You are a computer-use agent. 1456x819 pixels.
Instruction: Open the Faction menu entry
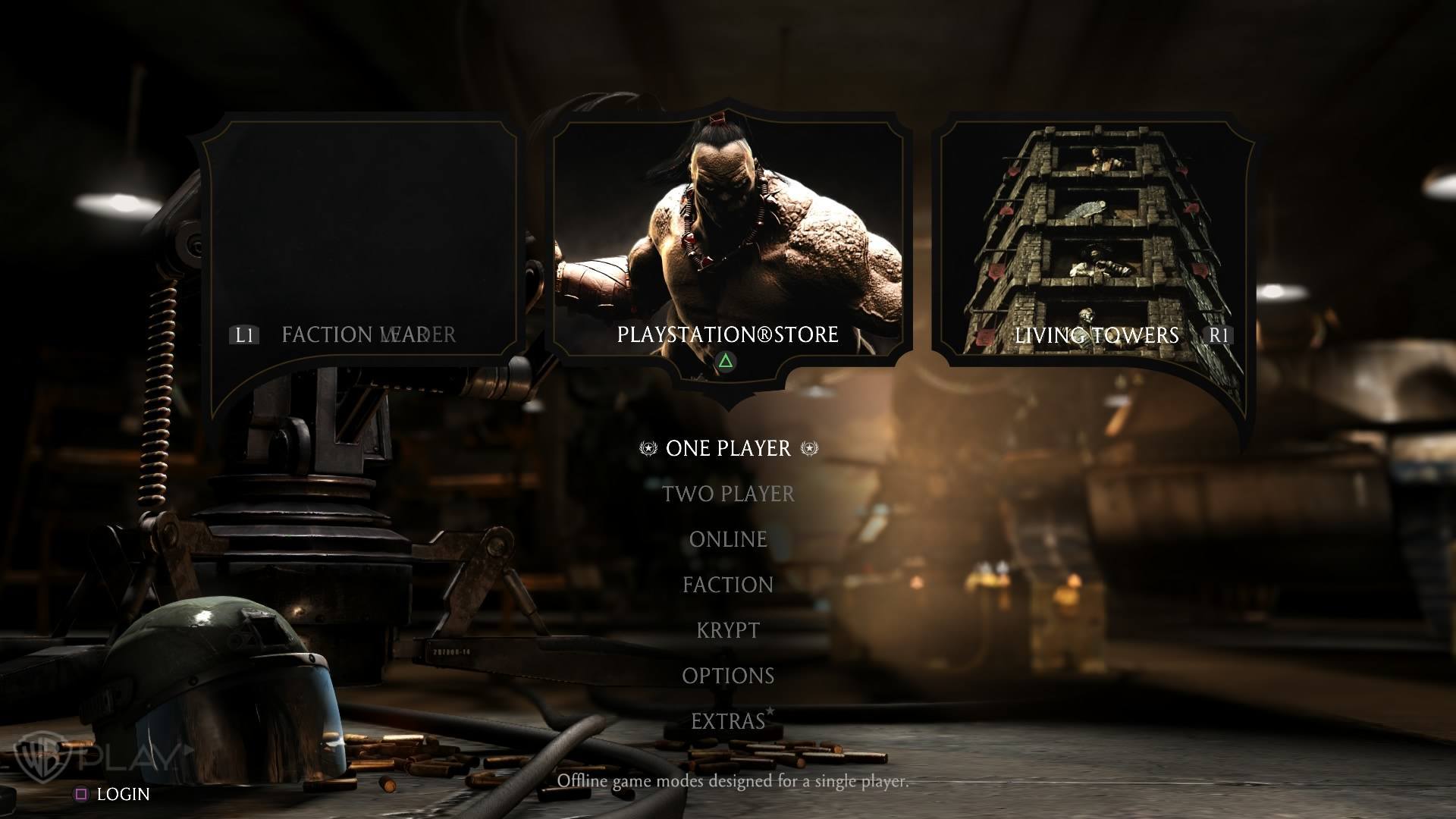click(728, 585)
